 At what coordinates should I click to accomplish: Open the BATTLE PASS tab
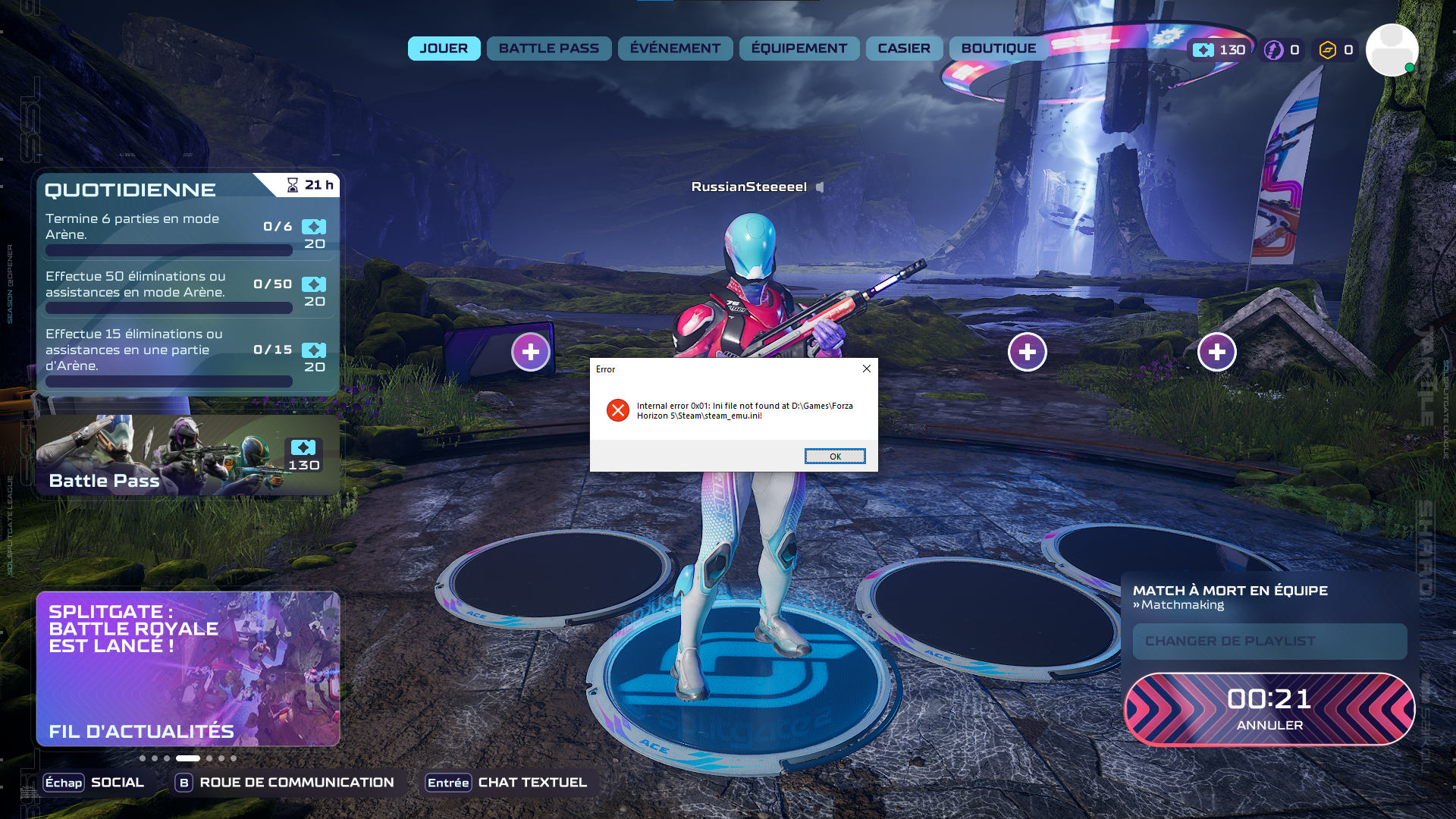[x=548, y=49]
